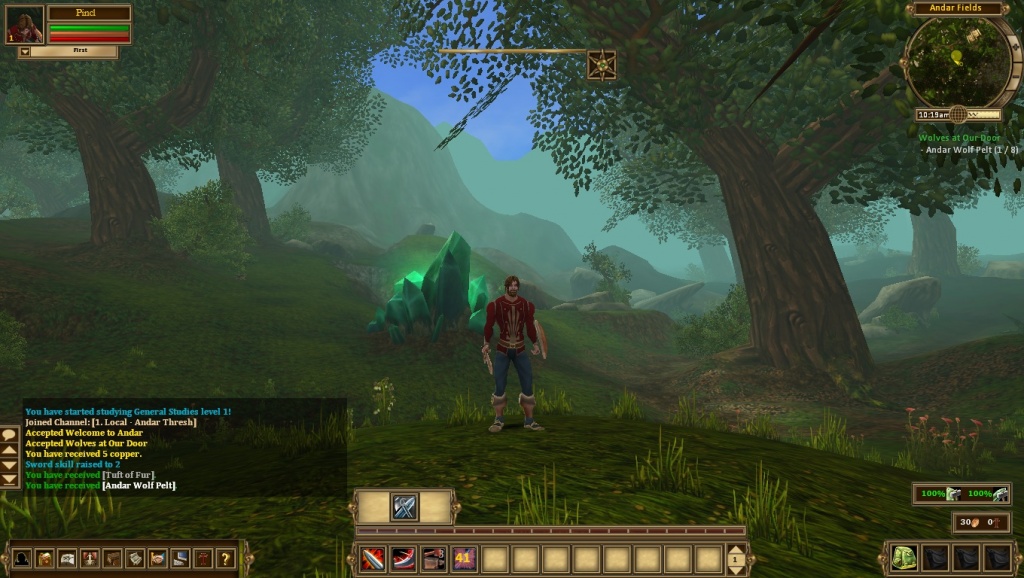Image resolution: width=1024 pixels, height=578 pixels.
Task: Click the crossed weapons stance icon
Action: (x=404, y=507)
